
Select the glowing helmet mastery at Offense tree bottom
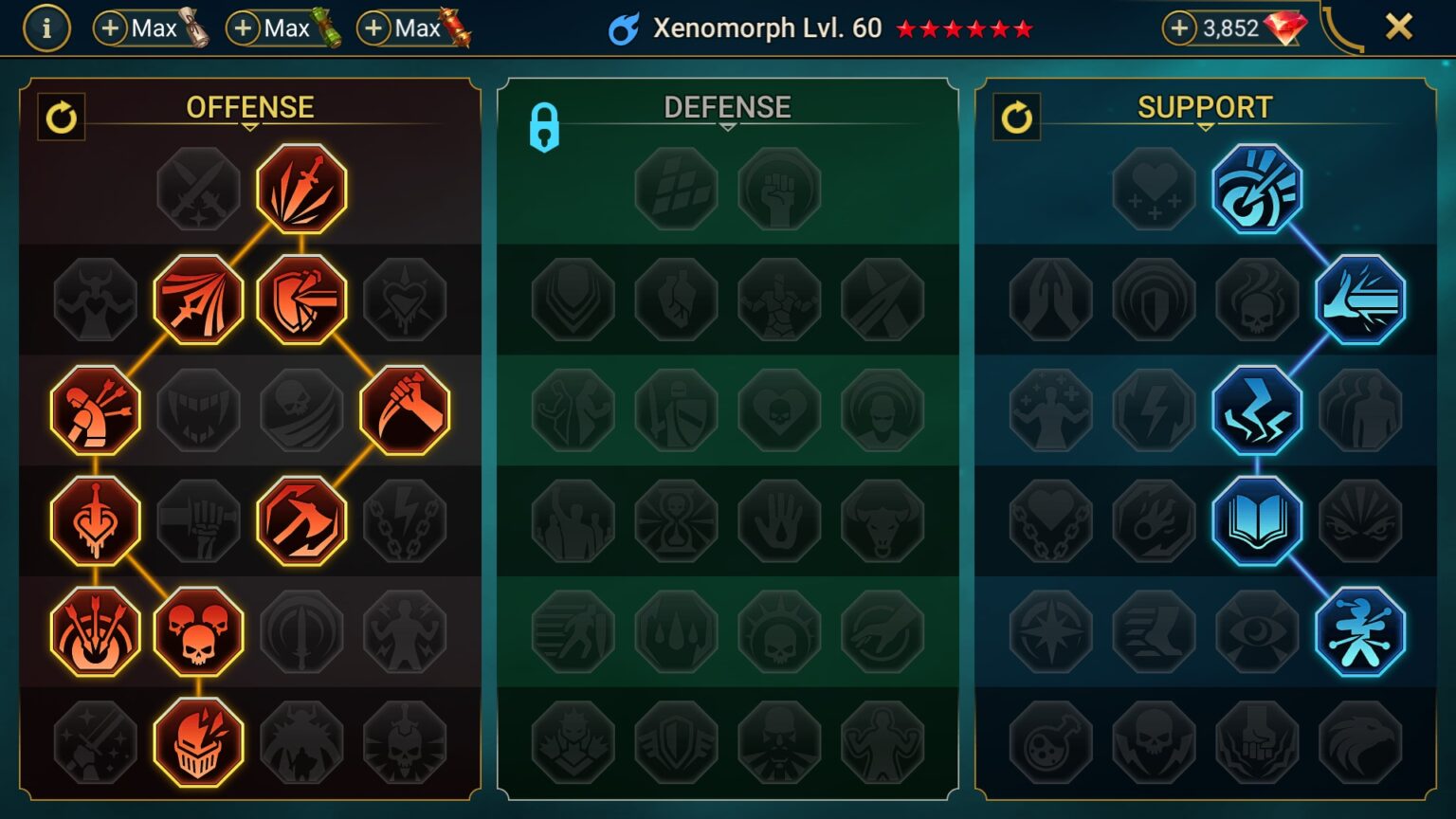pyautogui.click(x=198, y=740)
